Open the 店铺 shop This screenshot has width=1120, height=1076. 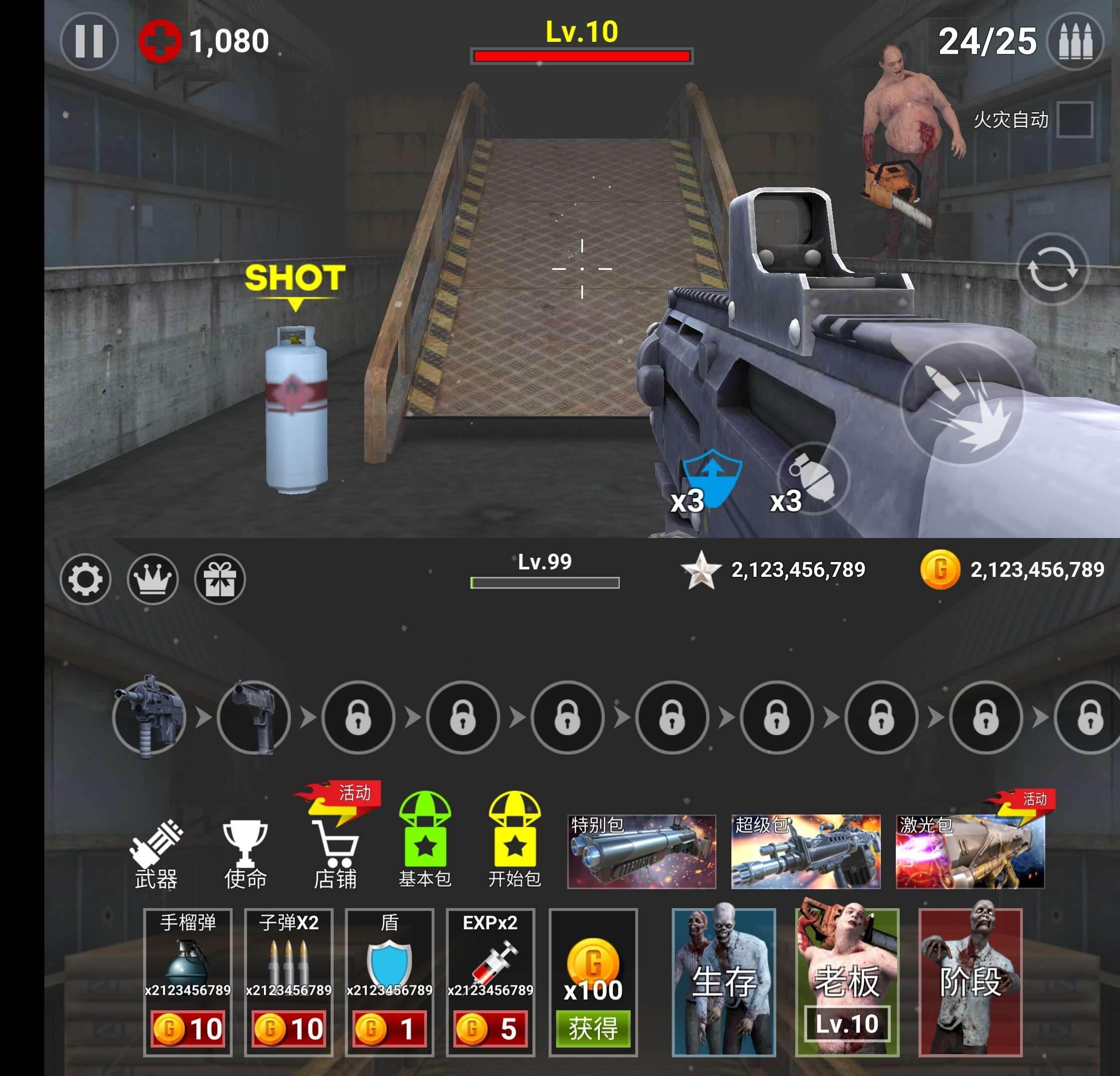click(x=335, y=854)
